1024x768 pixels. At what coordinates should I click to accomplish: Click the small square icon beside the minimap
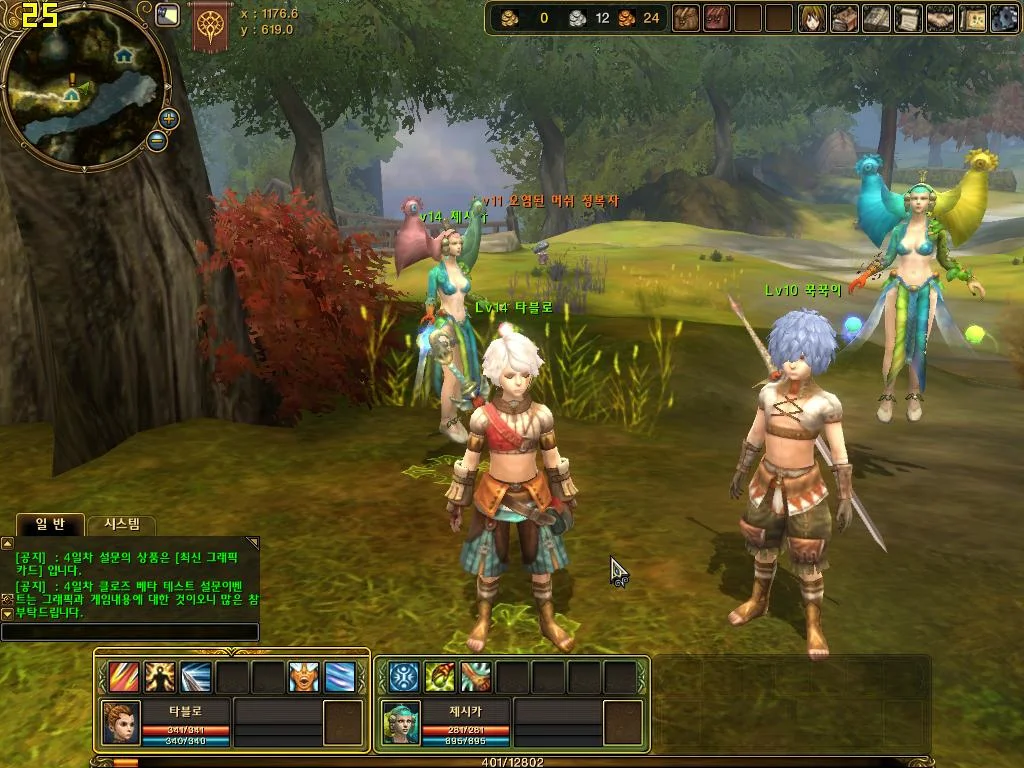167,14
